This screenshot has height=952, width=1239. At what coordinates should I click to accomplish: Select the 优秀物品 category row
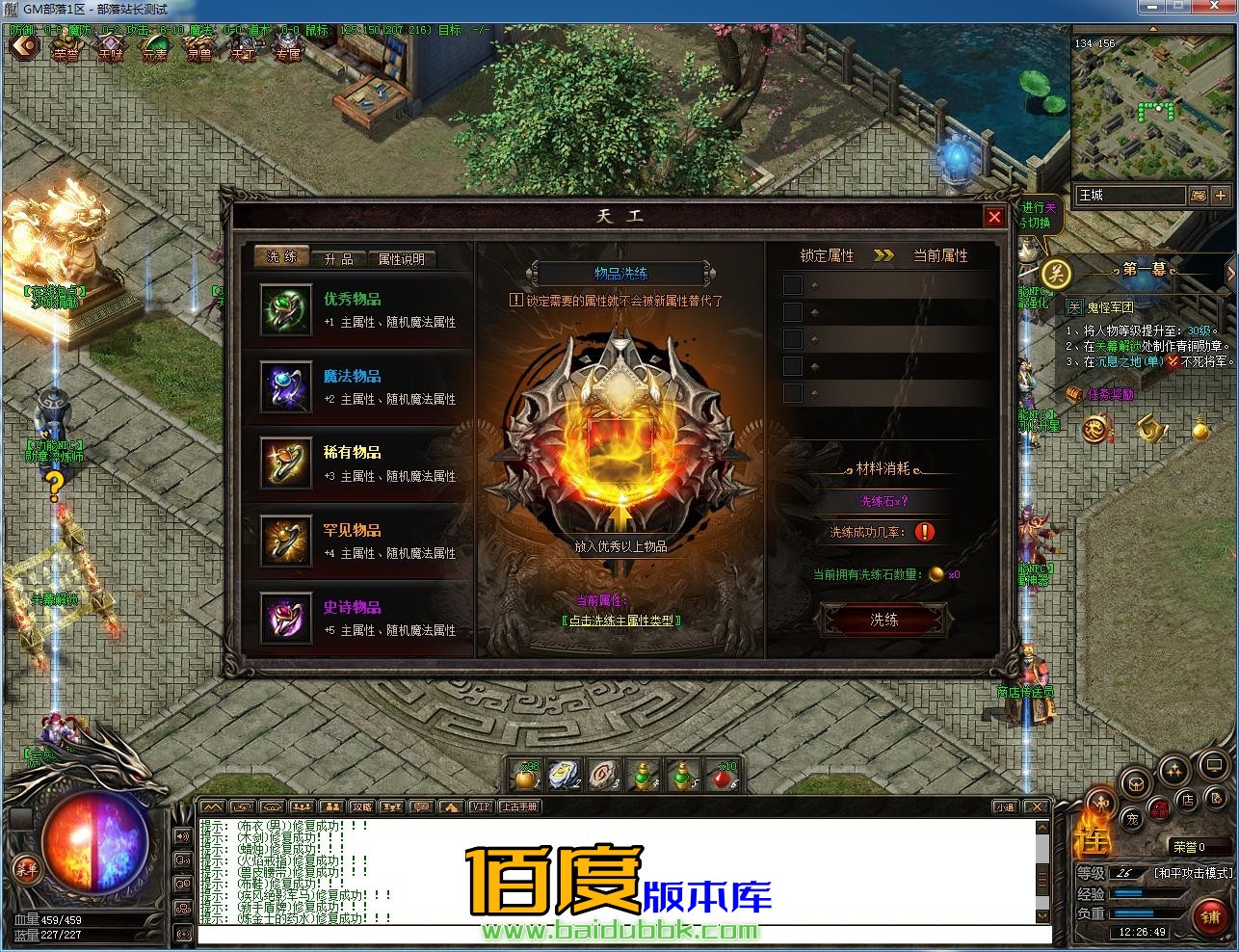point(366,310)
